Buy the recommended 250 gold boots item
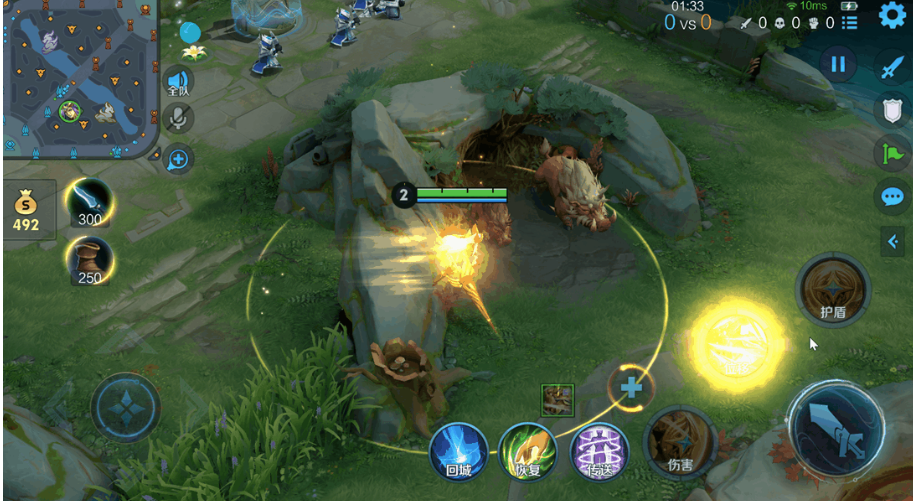 click(x=90, y=261)
